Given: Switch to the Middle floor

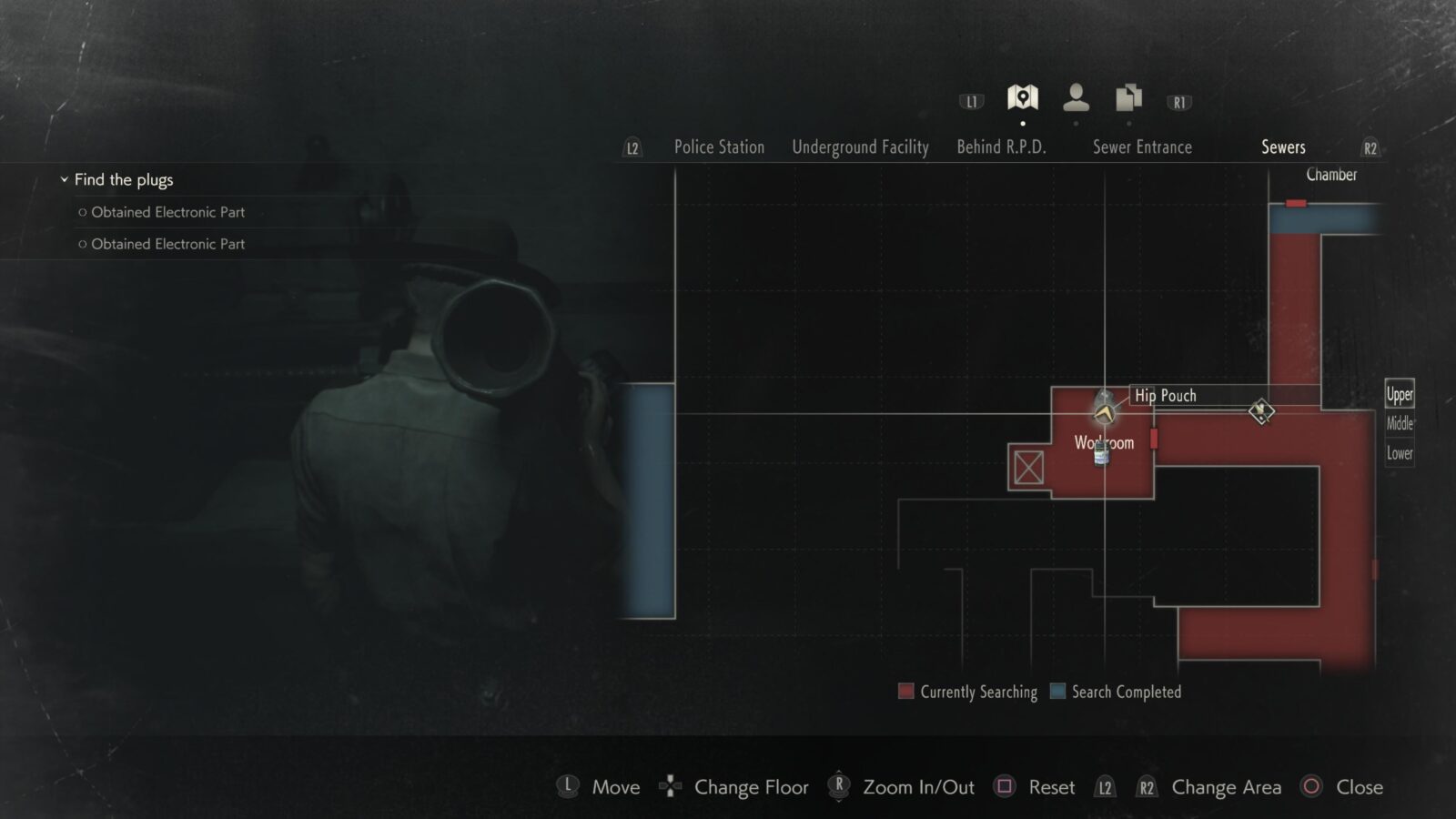Looking at the screenshot, I should coord(1399,422).
